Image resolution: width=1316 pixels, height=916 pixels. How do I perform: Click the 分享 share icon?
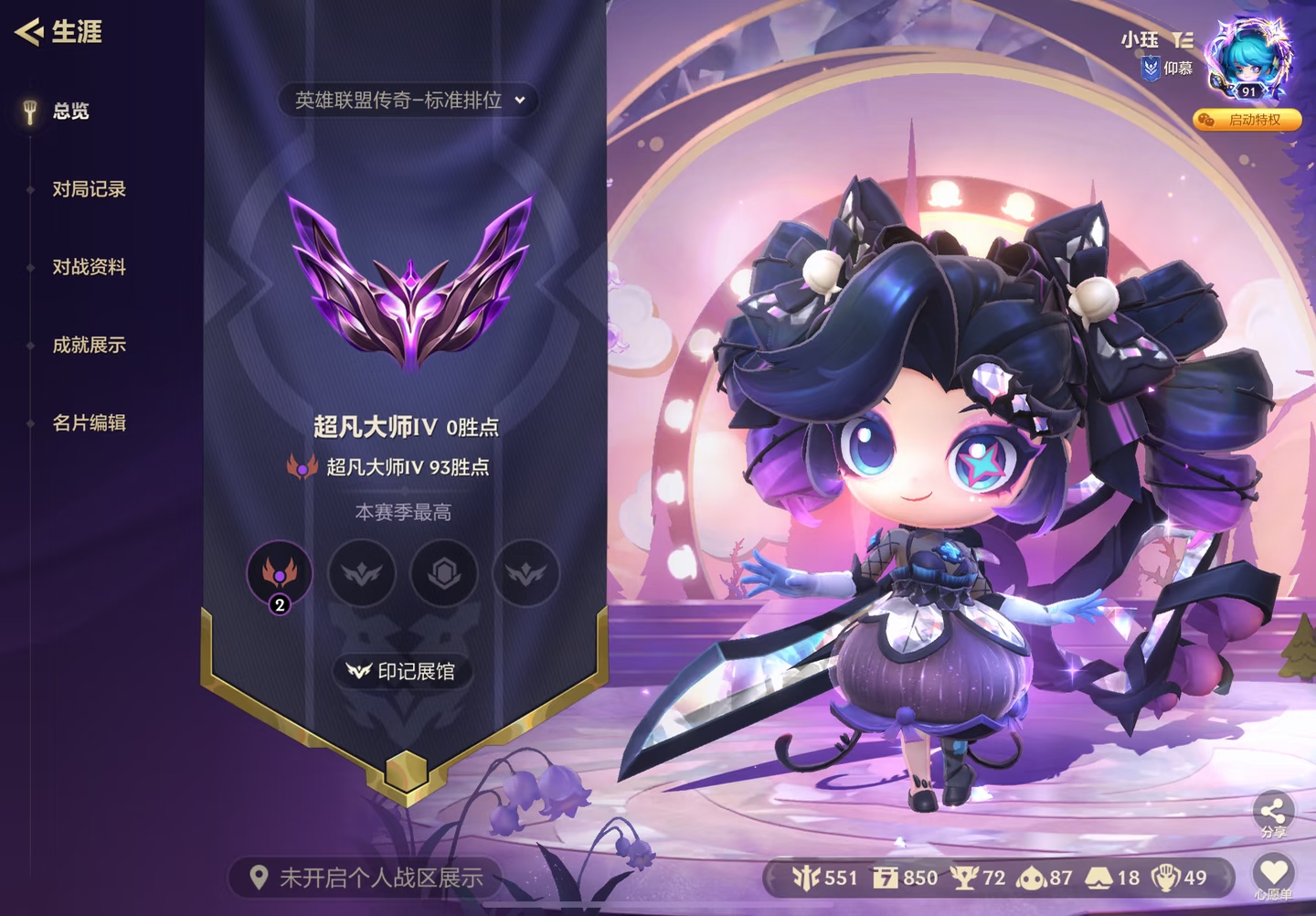1272,809
